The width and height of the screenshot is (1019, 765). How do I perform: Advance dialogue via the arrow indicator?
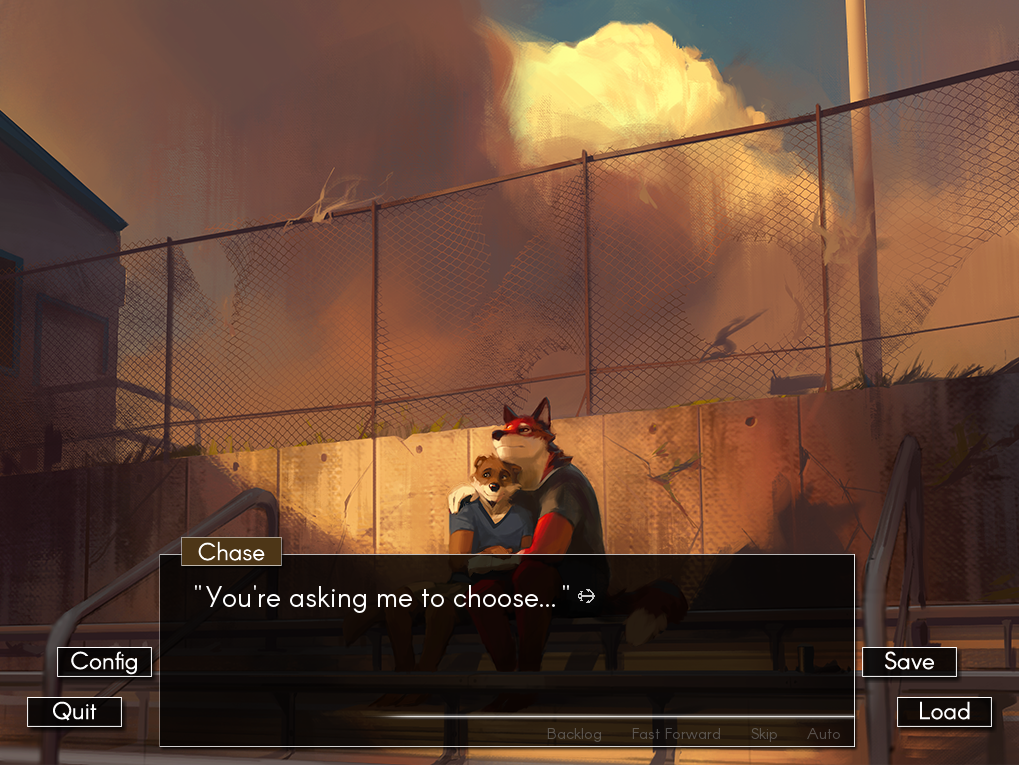586,597
